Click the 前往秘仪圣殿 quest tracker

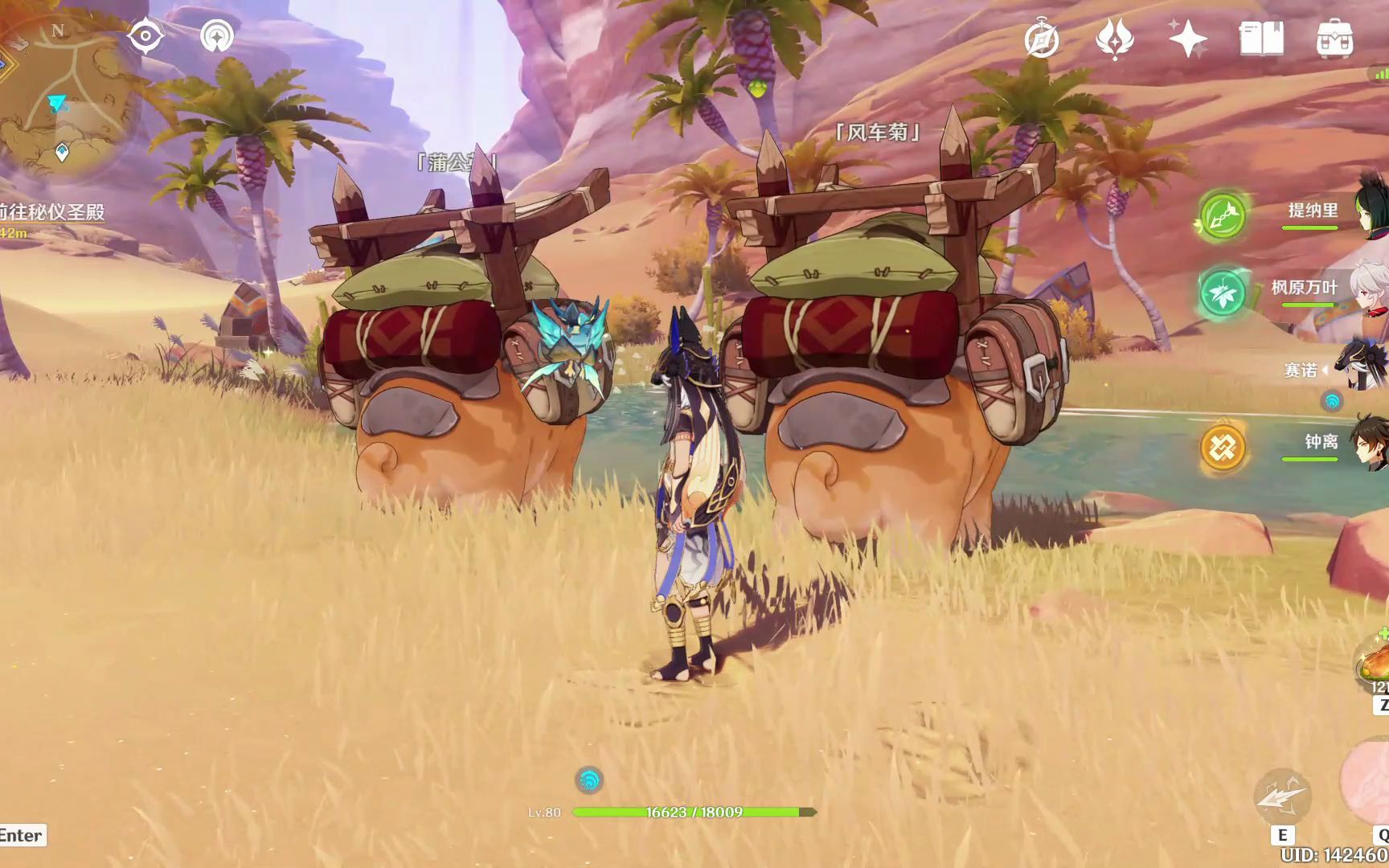[53, 213]
